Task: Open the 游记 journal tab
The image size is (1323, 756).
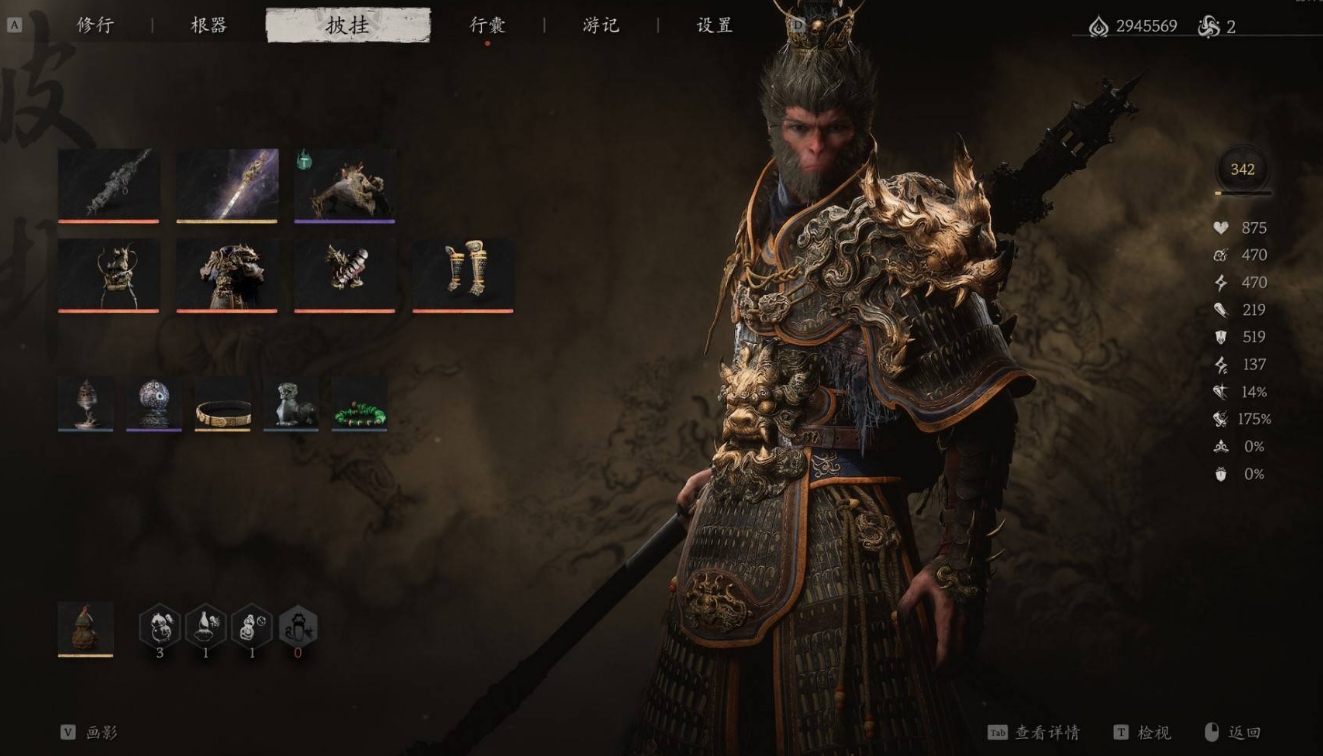Action: point(601,26)
